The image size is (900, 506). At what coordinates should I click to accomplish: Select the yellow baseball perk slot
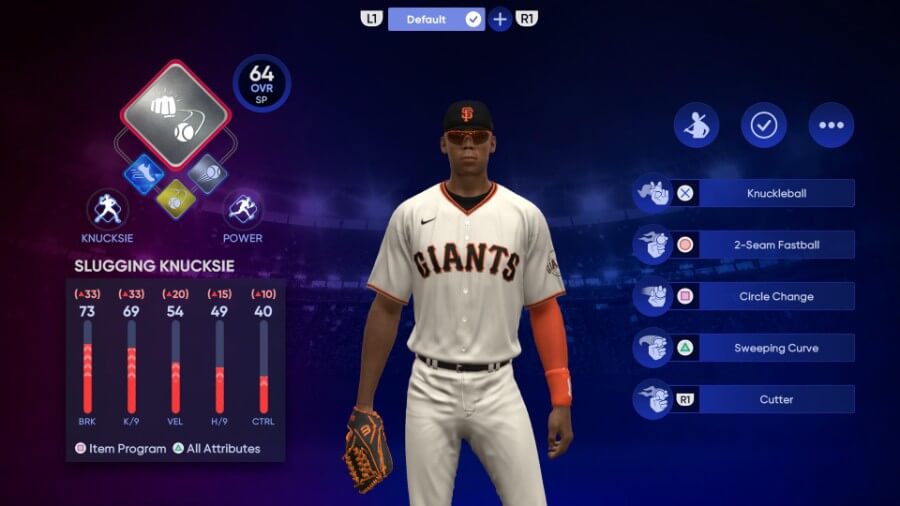(x=176, y=199)
